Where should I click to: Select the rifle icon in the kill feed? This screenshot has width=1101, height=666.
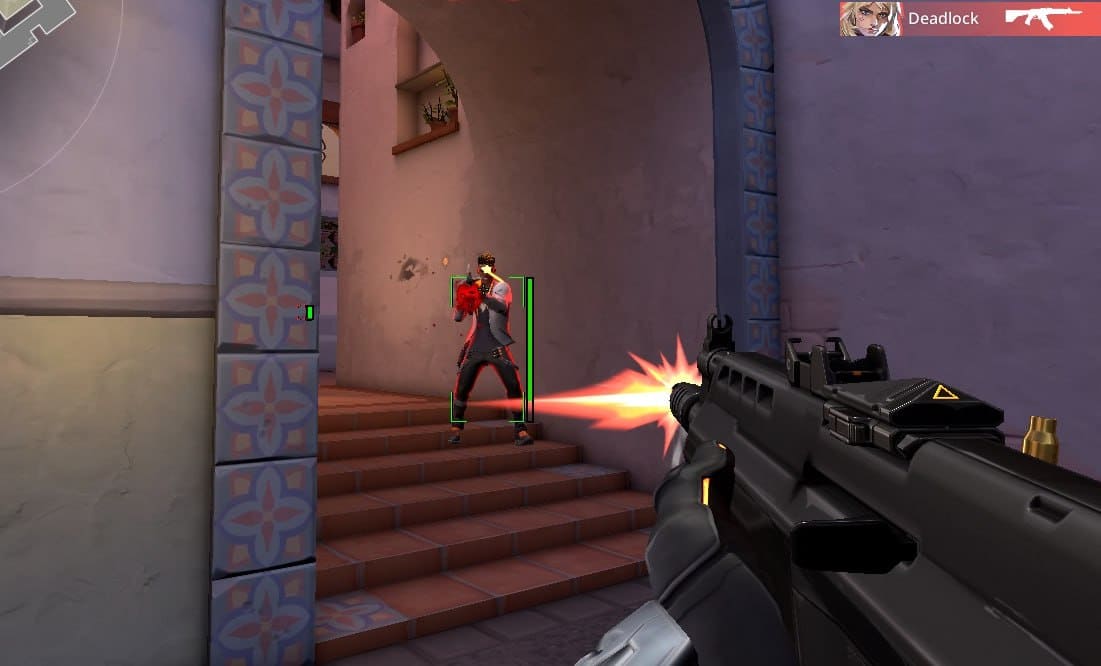tap(1044, 18)
